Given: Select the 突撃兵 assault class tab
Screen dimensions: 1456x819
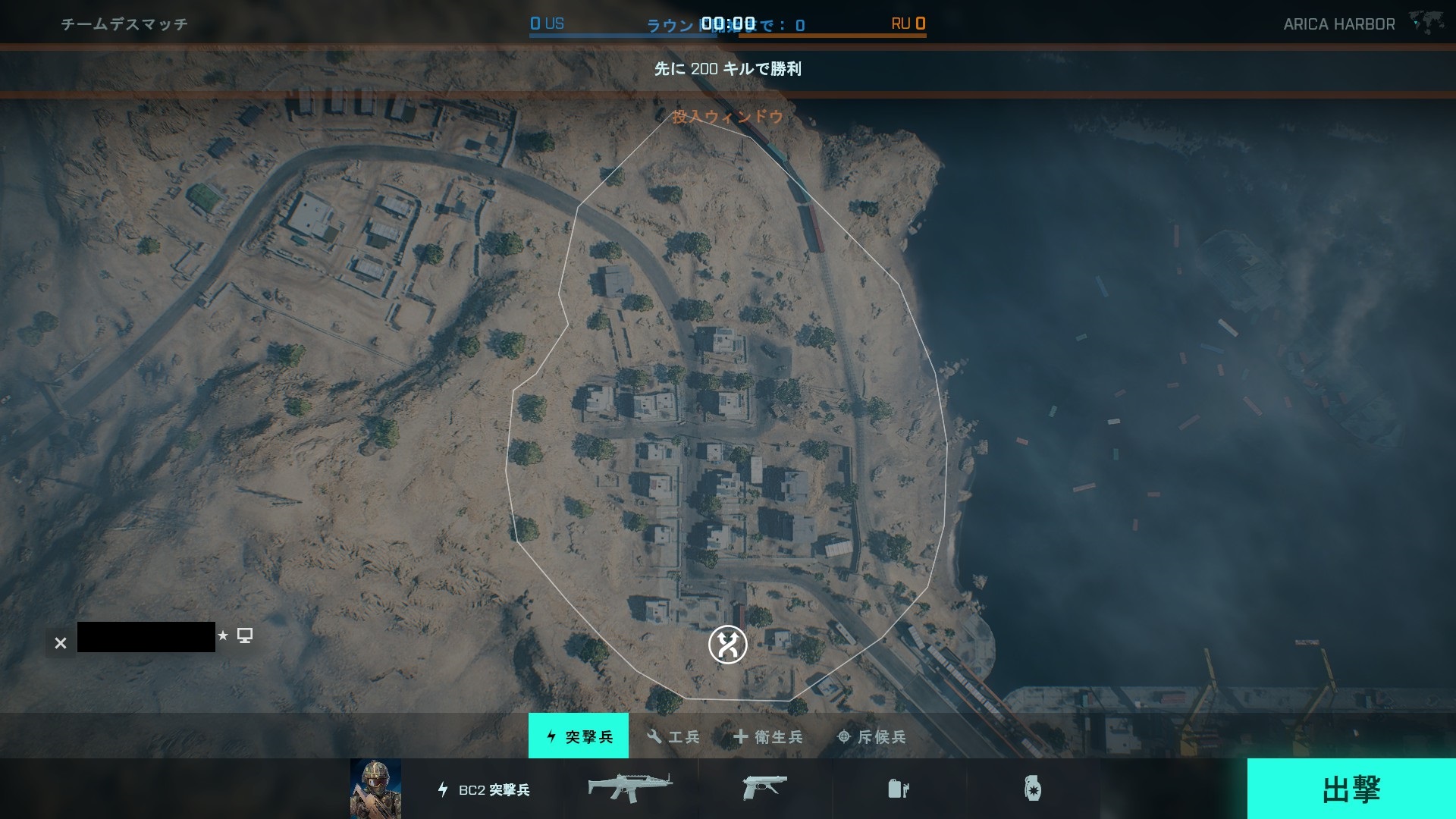Looking at the screenshot, I should [579, 736].
